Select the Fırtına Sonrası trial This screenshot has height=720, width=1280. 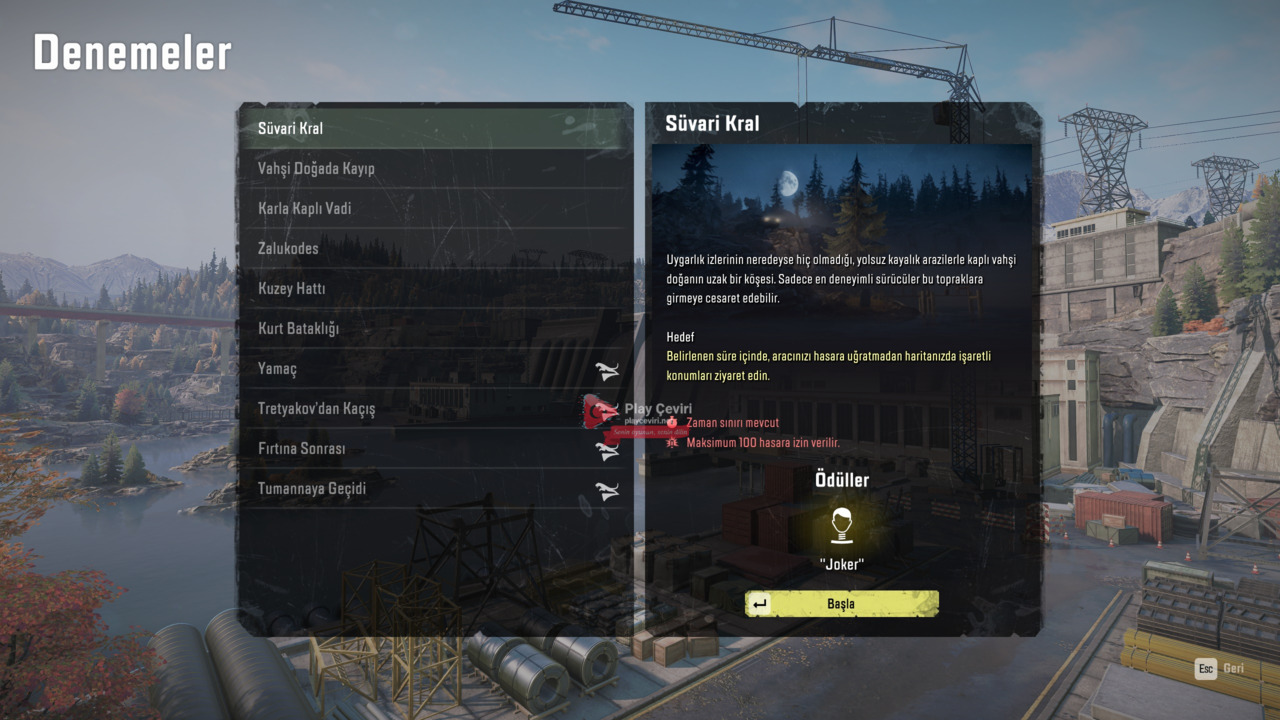[435, 449]
